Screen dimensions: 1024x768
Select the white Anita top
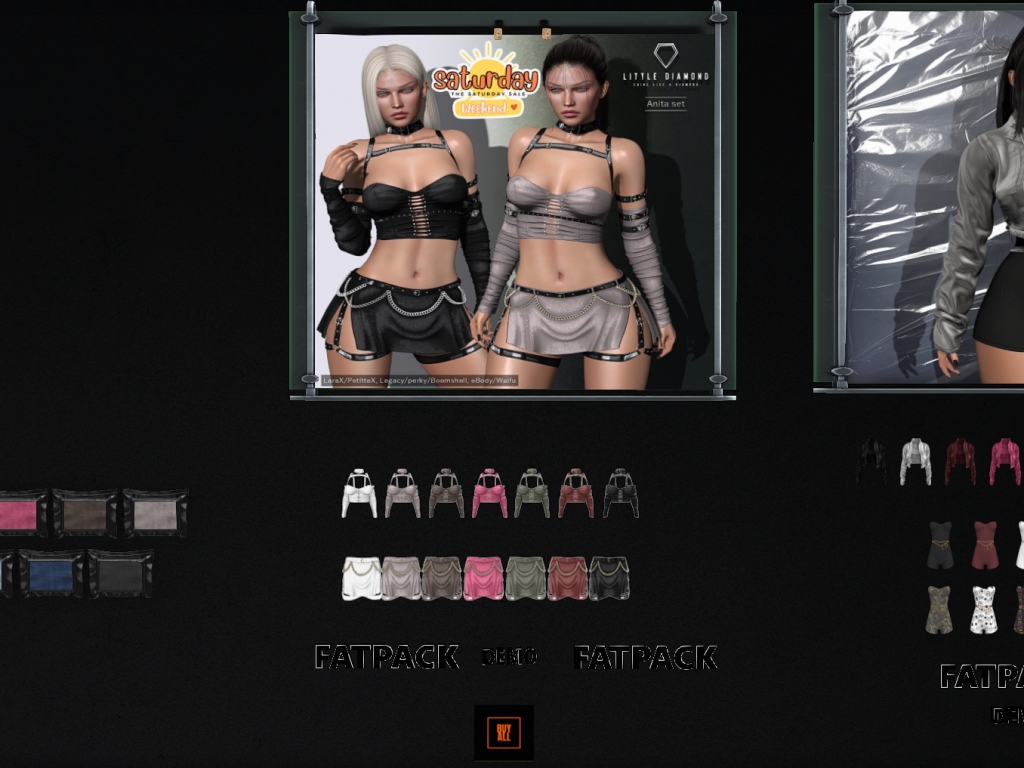[x=359, y=493]
